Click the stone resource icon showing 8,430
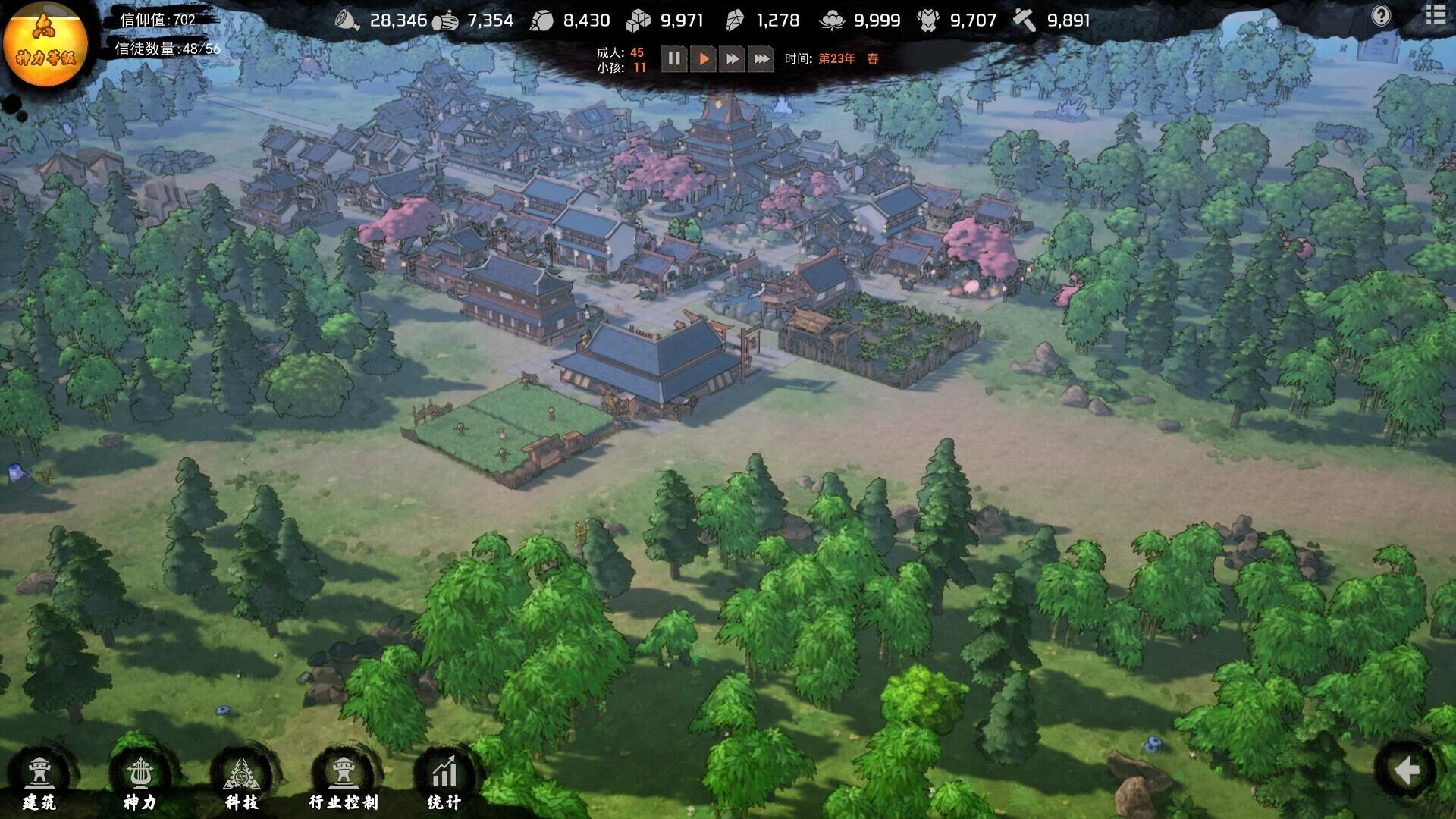 543,20
